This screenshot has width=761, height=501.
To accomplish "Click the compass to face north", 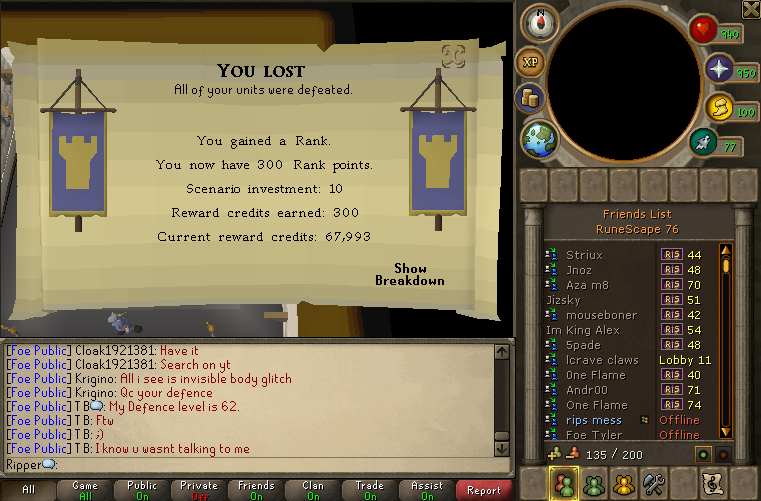I will tap(540, 22).
